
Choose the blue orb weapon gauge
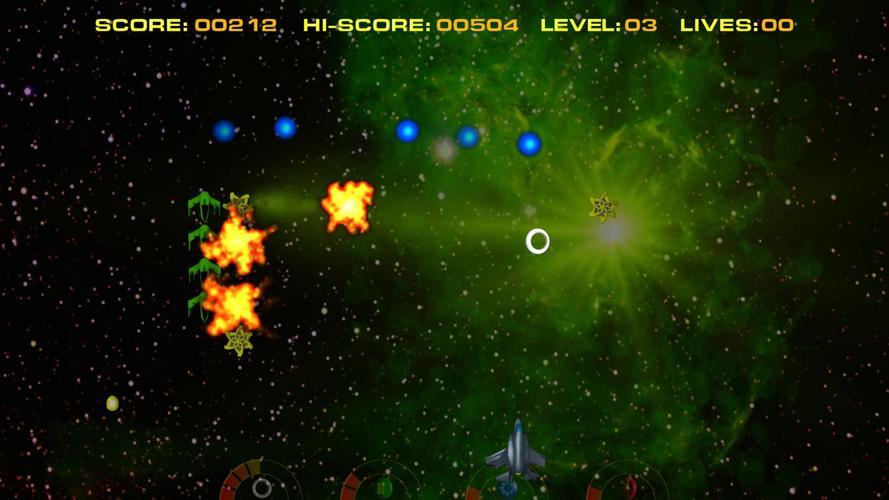(507, 489)
